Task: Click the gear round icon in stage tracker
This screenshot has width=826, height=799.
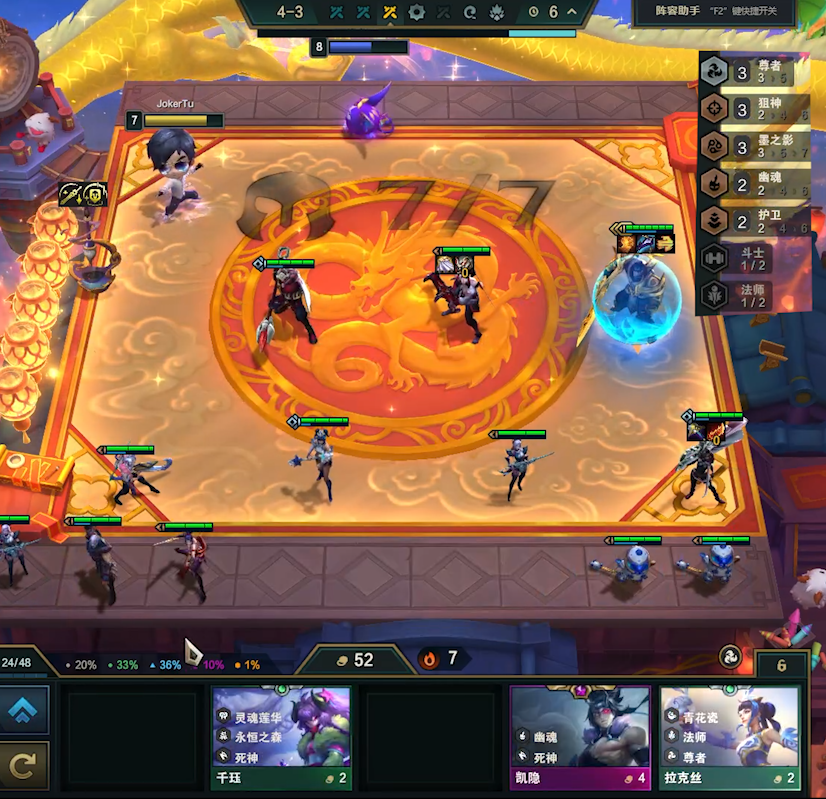Action: click(417, 12)
